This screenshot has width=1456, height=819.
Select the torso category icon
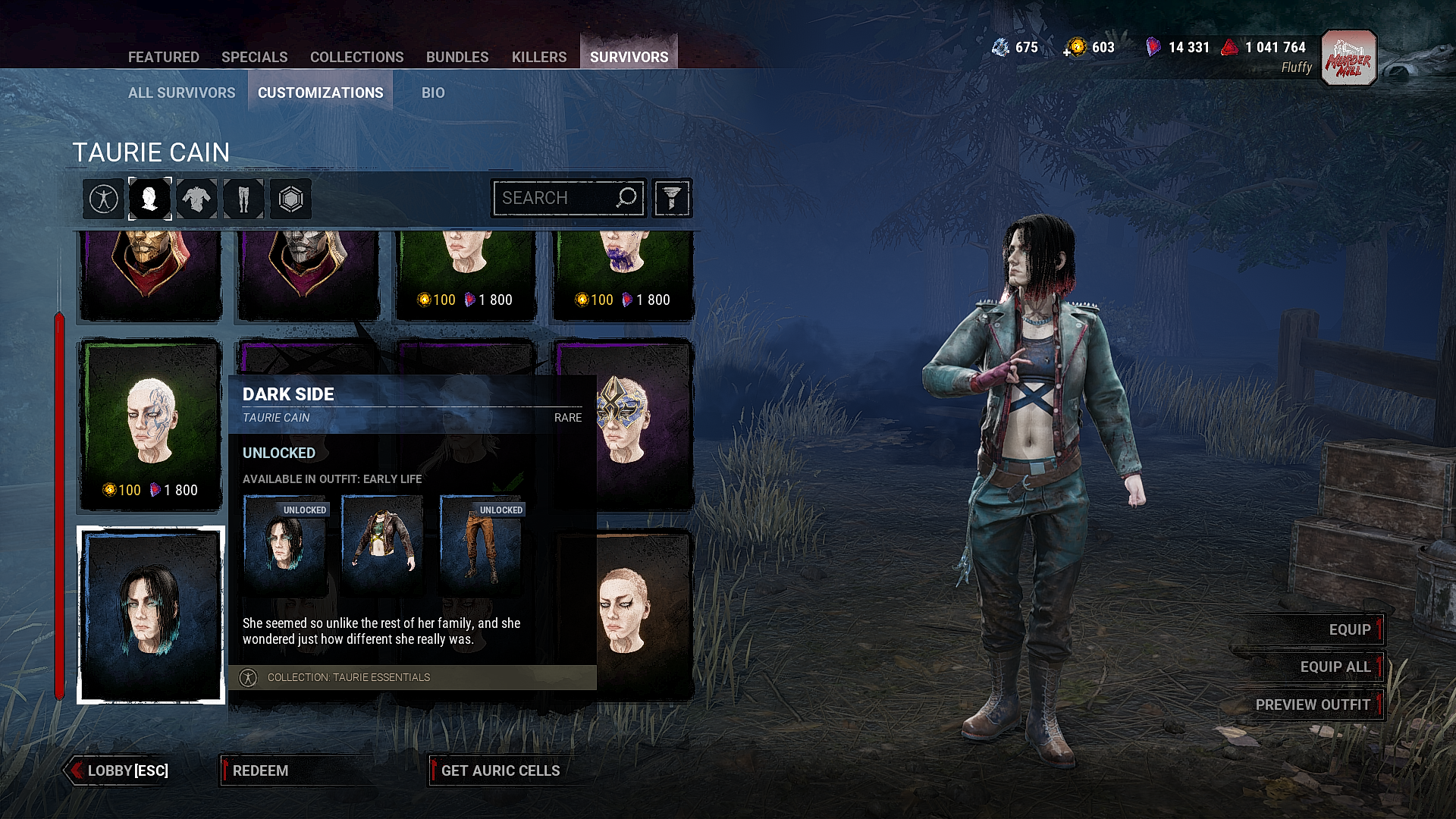point(196,199)
